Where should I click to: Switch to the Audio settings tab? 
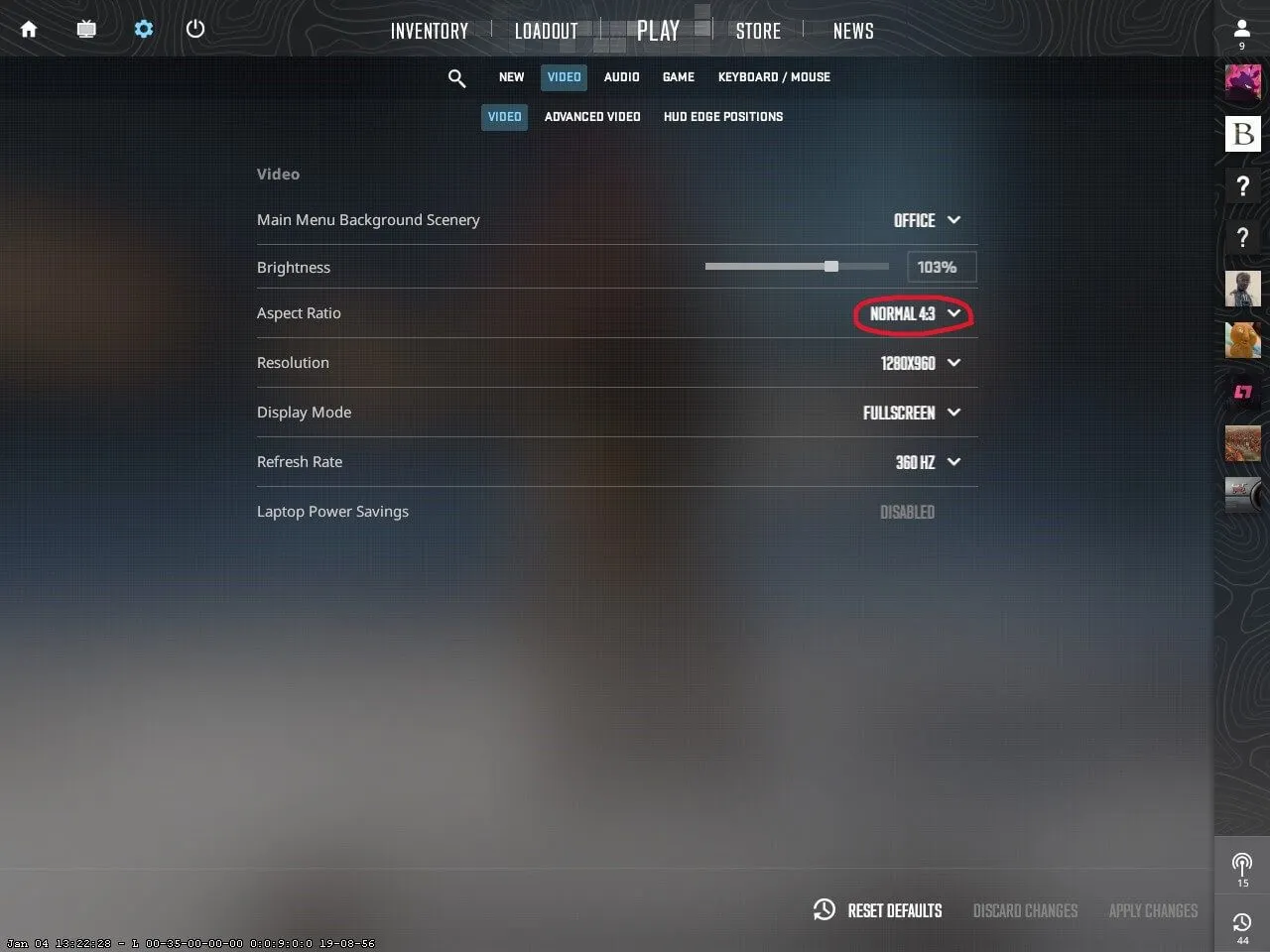tap(621, 76)
